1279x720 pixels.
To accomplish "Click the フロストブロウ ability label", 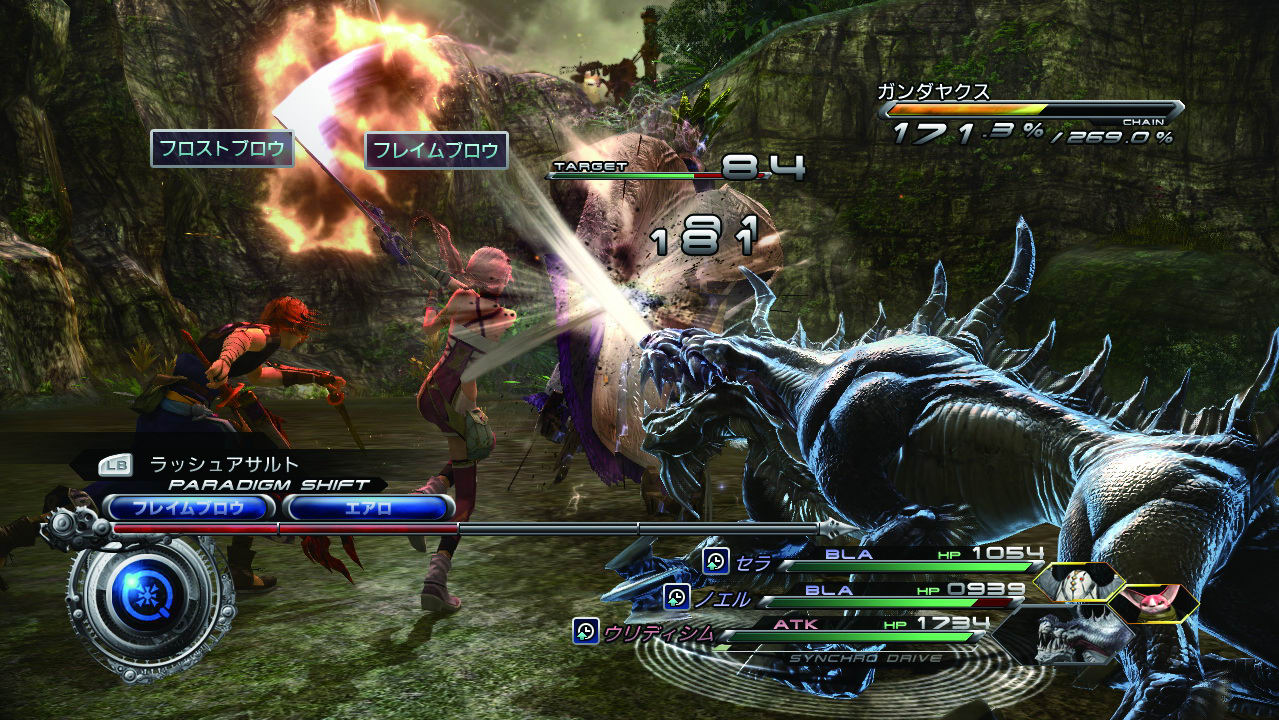I will click(223, 149).
